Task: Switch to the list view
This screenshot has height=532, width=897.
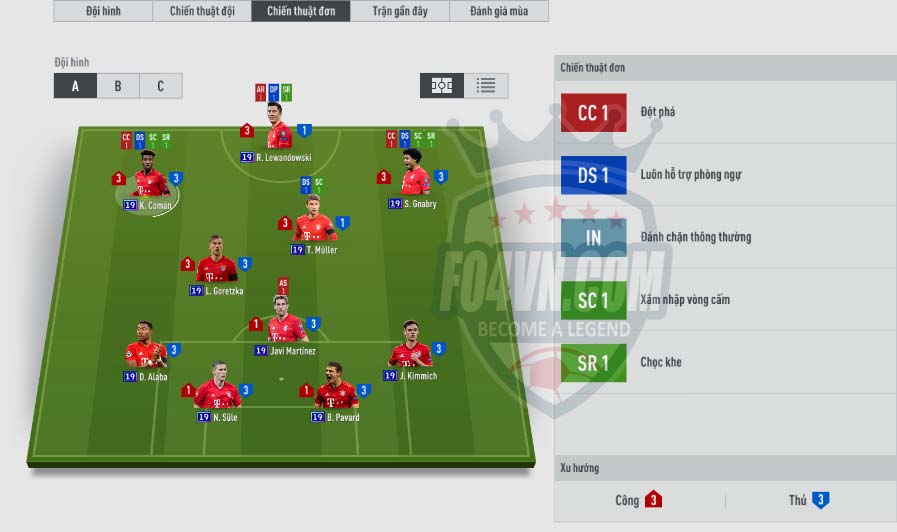Action: pos(486,86)
